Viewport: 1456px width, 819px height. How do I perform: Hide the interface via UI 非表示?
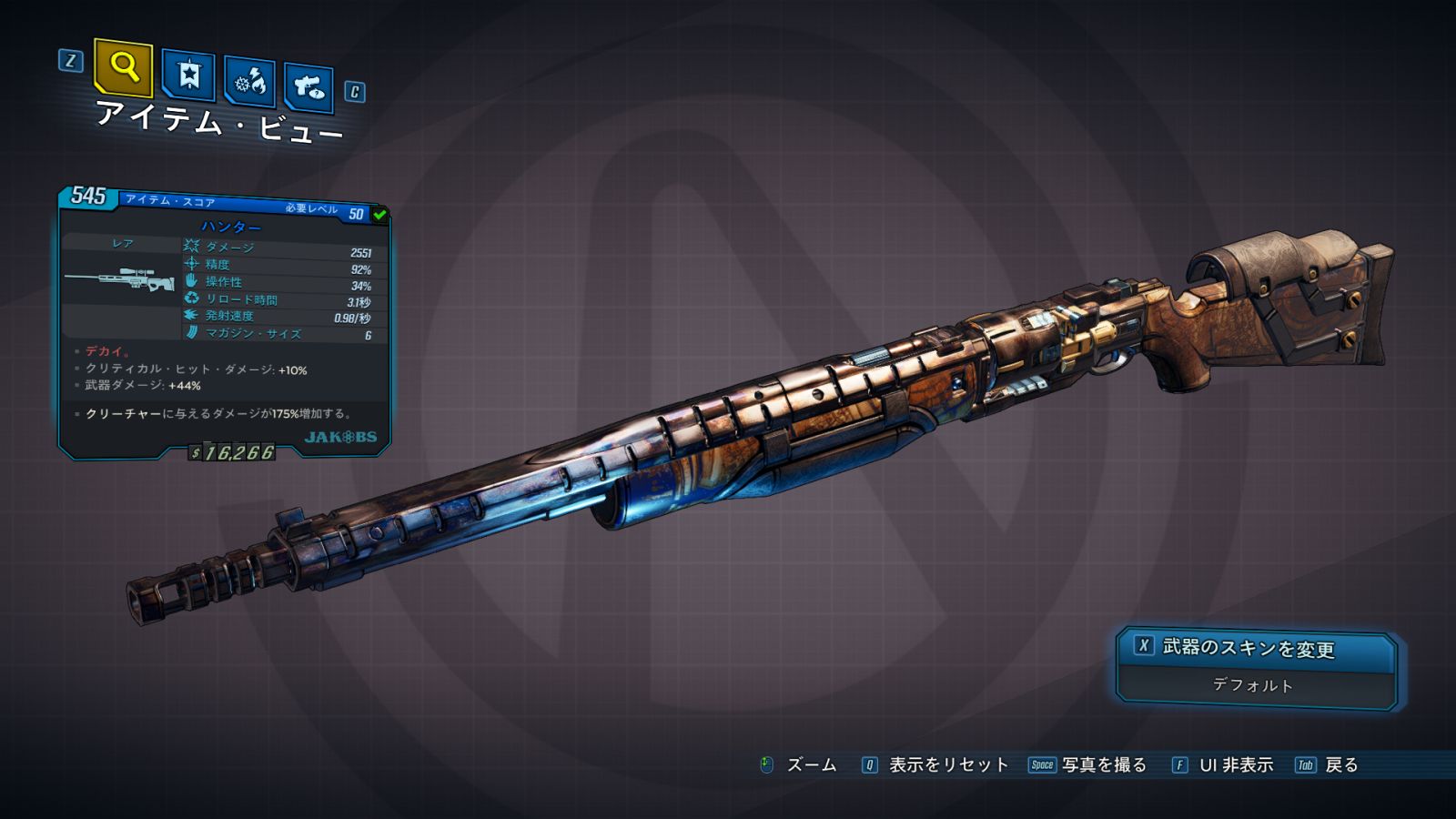[1223, 765]
